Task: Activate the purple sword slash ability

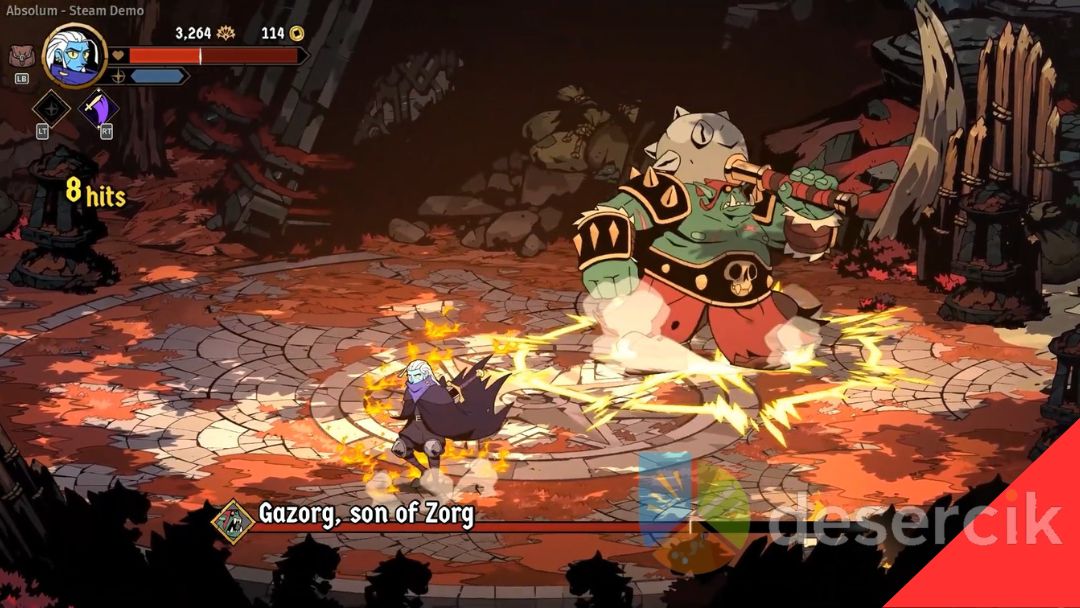Action: 98,108
